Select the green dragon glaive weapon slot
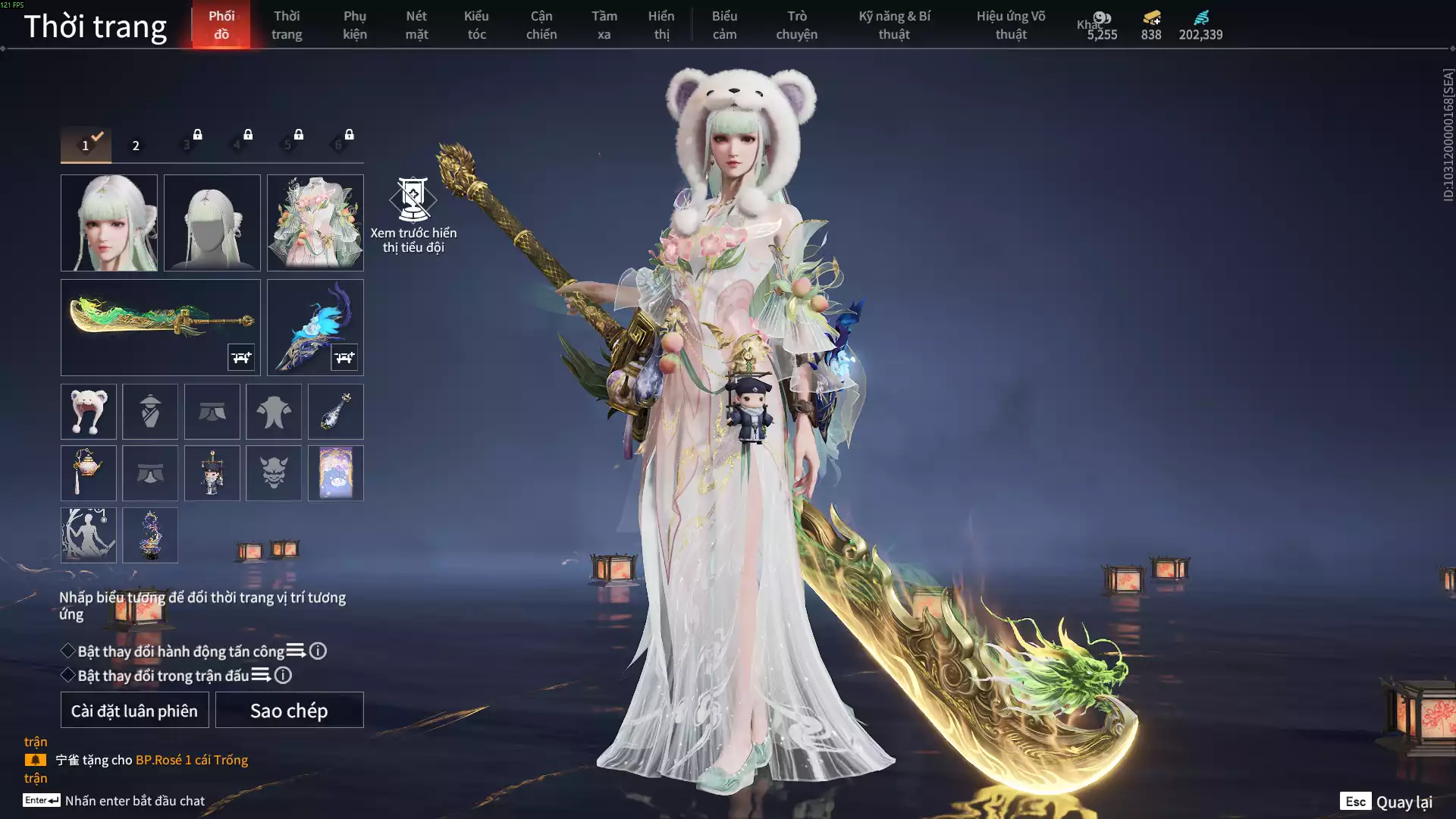This screenshot has width=1456, height=819. click(x=160, y=327)
